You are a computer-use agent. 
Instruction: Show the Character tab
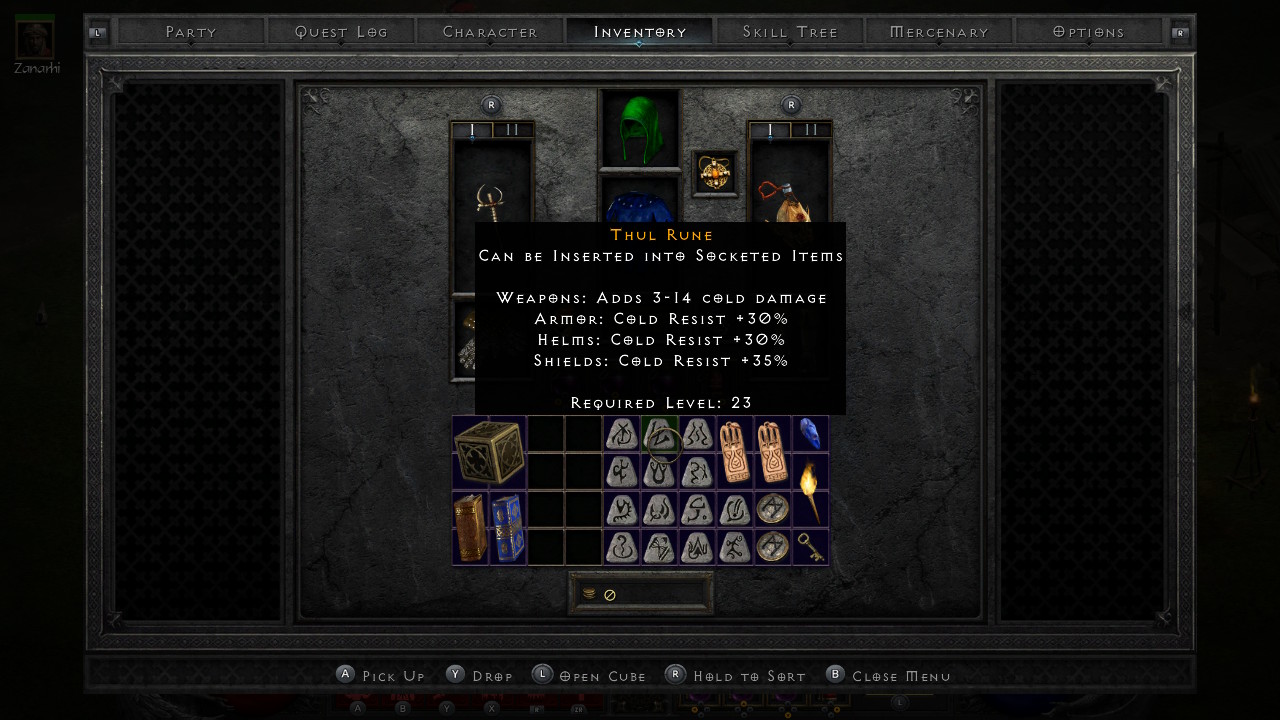click(490, 32)
